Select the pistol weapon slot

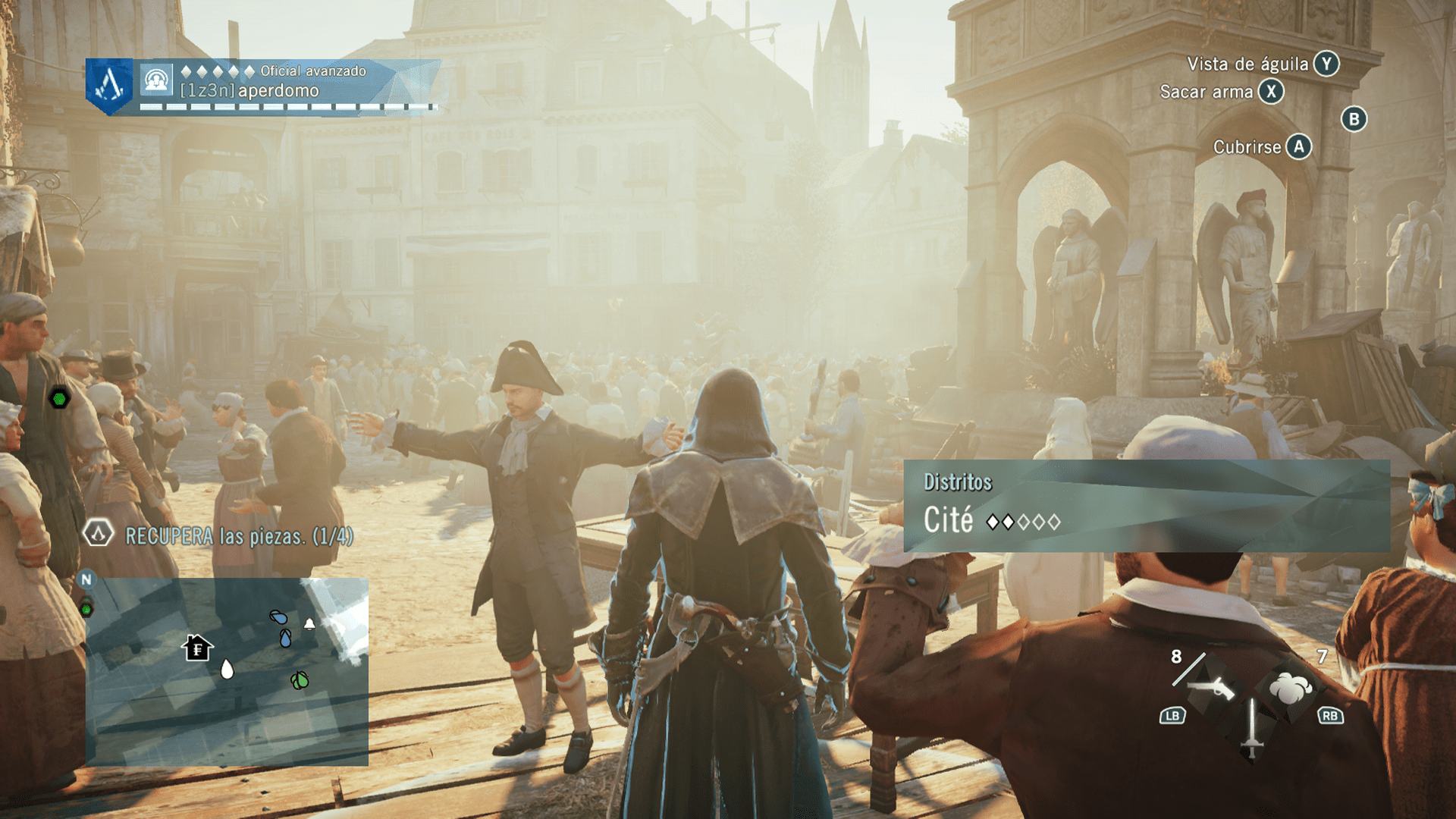(x=1211, y=687)
